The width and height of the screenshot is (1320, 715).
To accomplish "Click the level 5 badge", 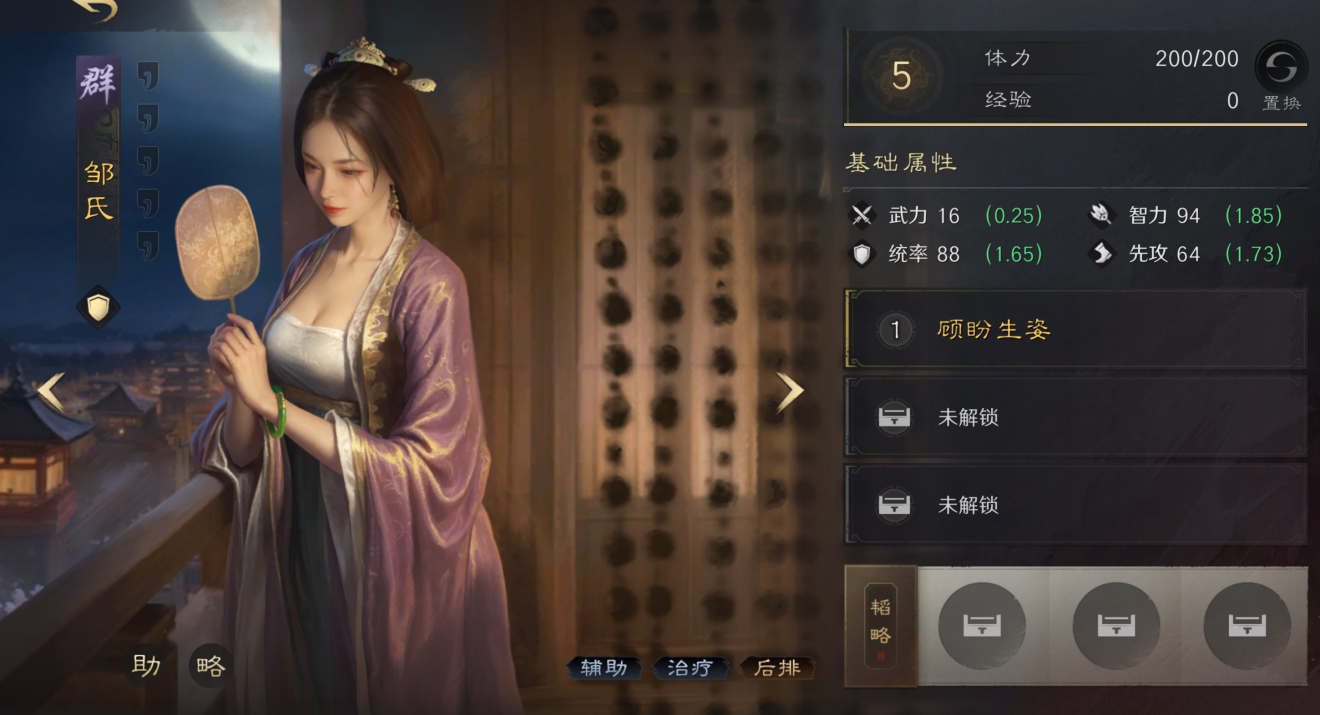I will (902, 77).
